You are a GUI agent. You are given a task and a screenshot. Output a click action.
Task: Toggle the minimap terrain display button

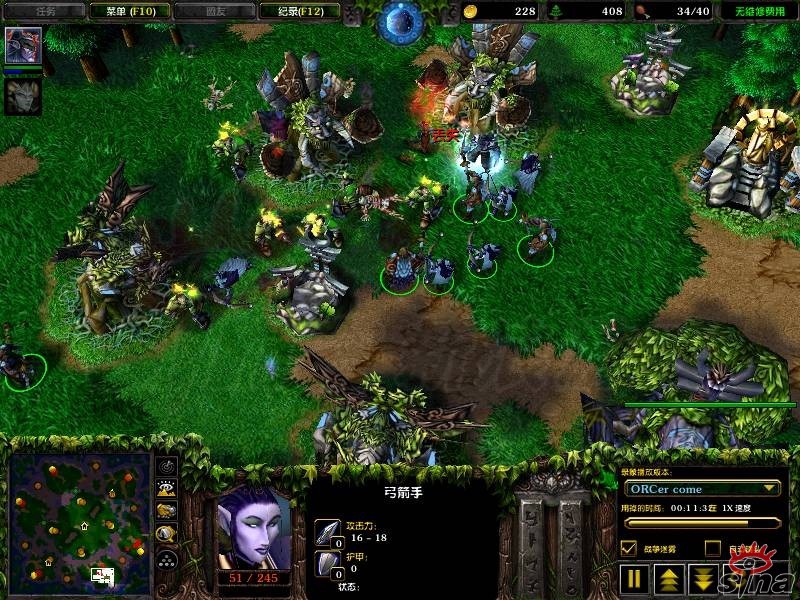click(x=167, y=489)
